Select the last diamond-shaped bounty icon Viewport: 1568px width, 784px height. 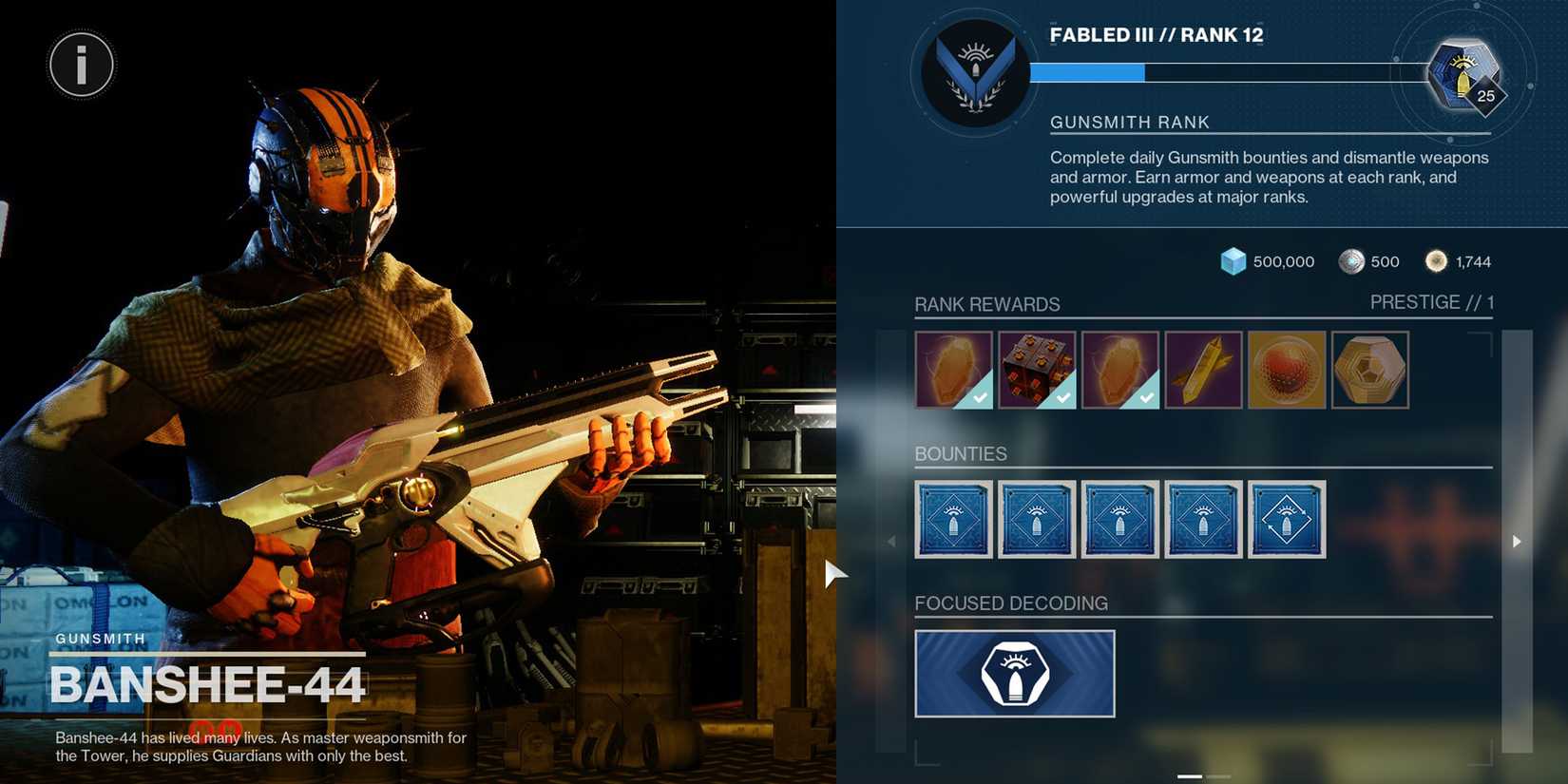[1287, 519]
